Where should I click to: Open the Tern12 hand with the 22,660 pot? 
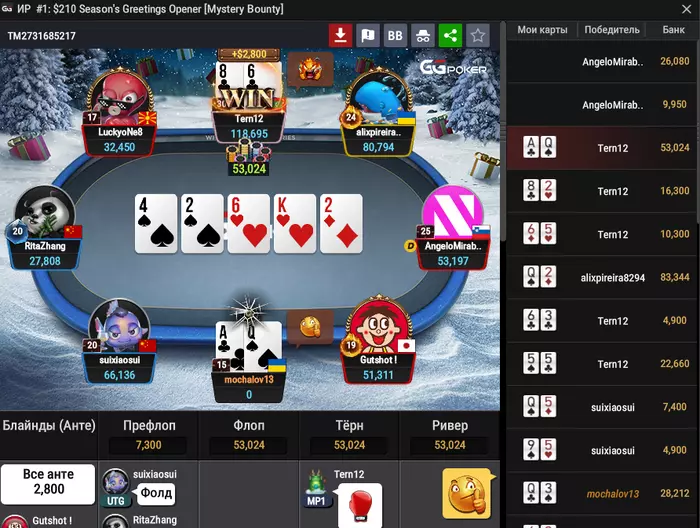(x=603, y=364)
